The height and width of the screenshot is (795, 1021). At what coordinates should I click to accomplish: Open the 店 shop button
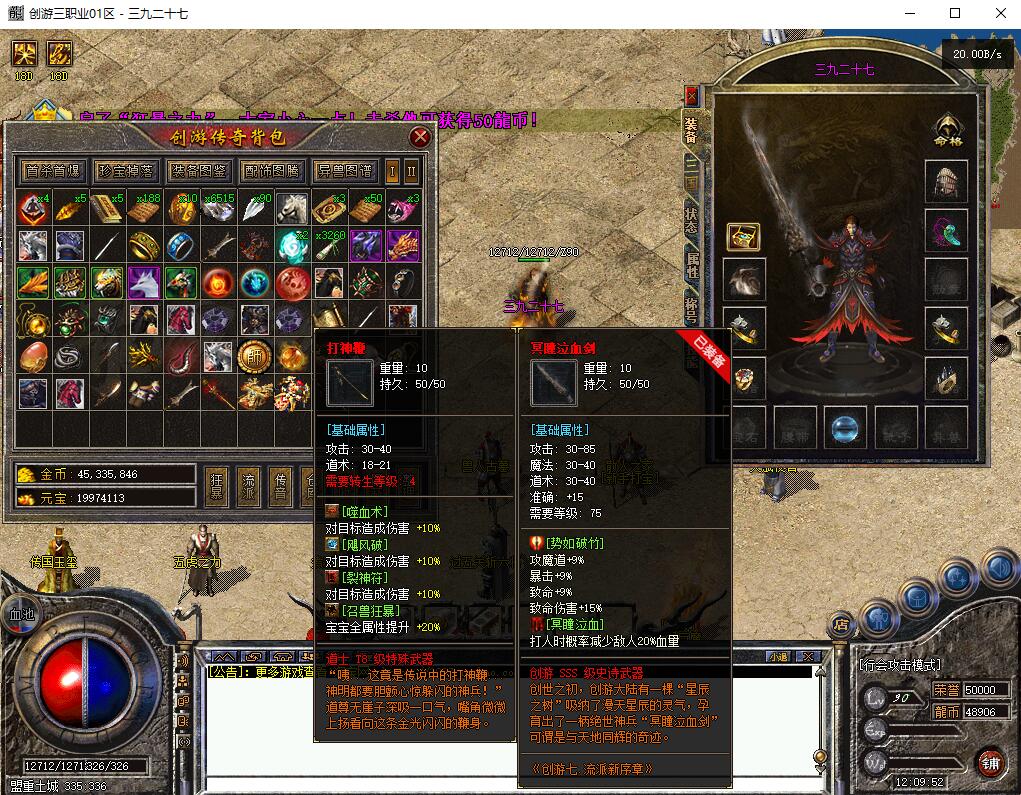pyautogui.click(x=841, y=625)
